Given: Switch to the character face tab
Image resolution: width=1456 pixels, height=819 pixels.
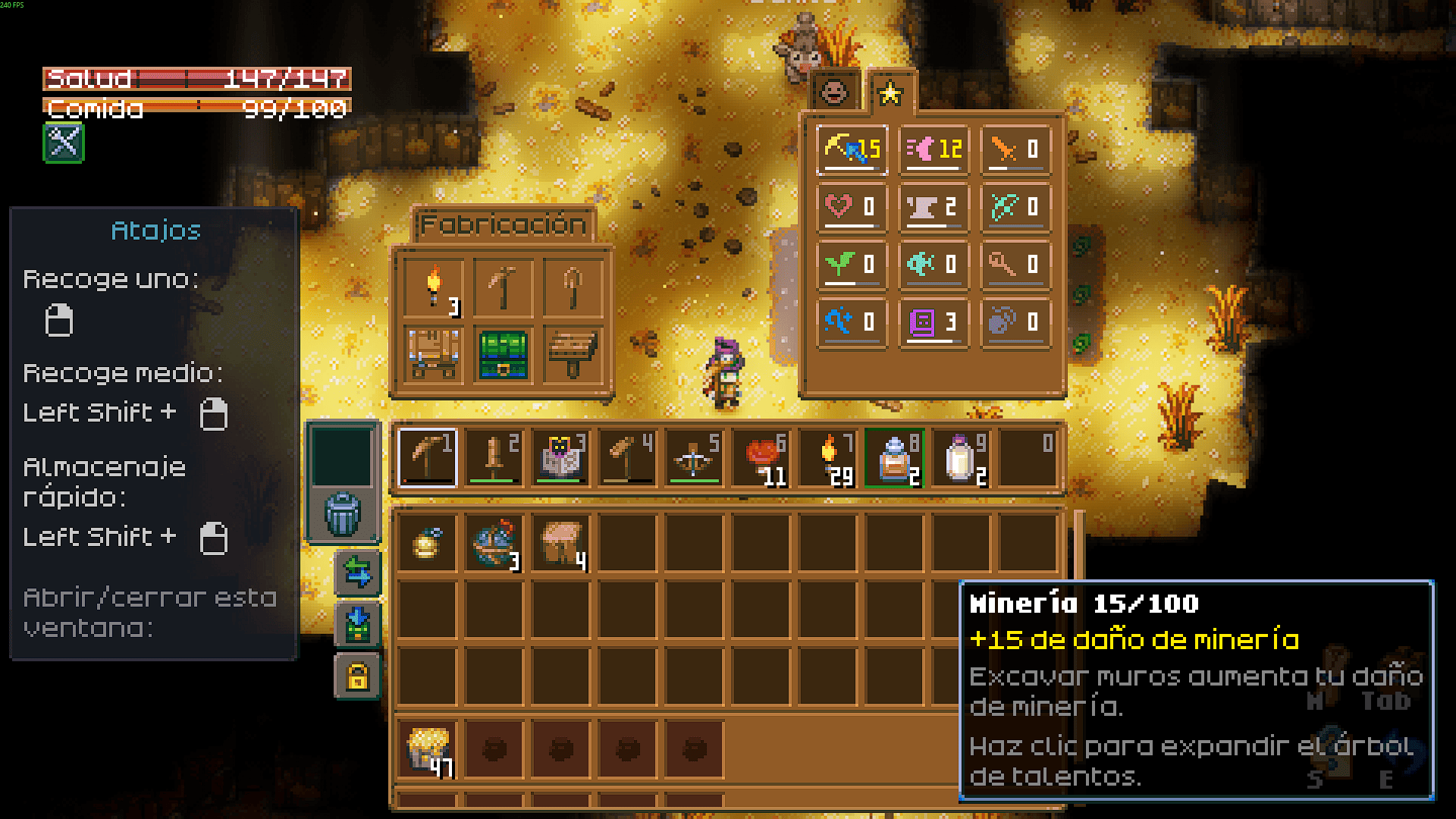Looking at the screenshot, I should tap(834, 92).
